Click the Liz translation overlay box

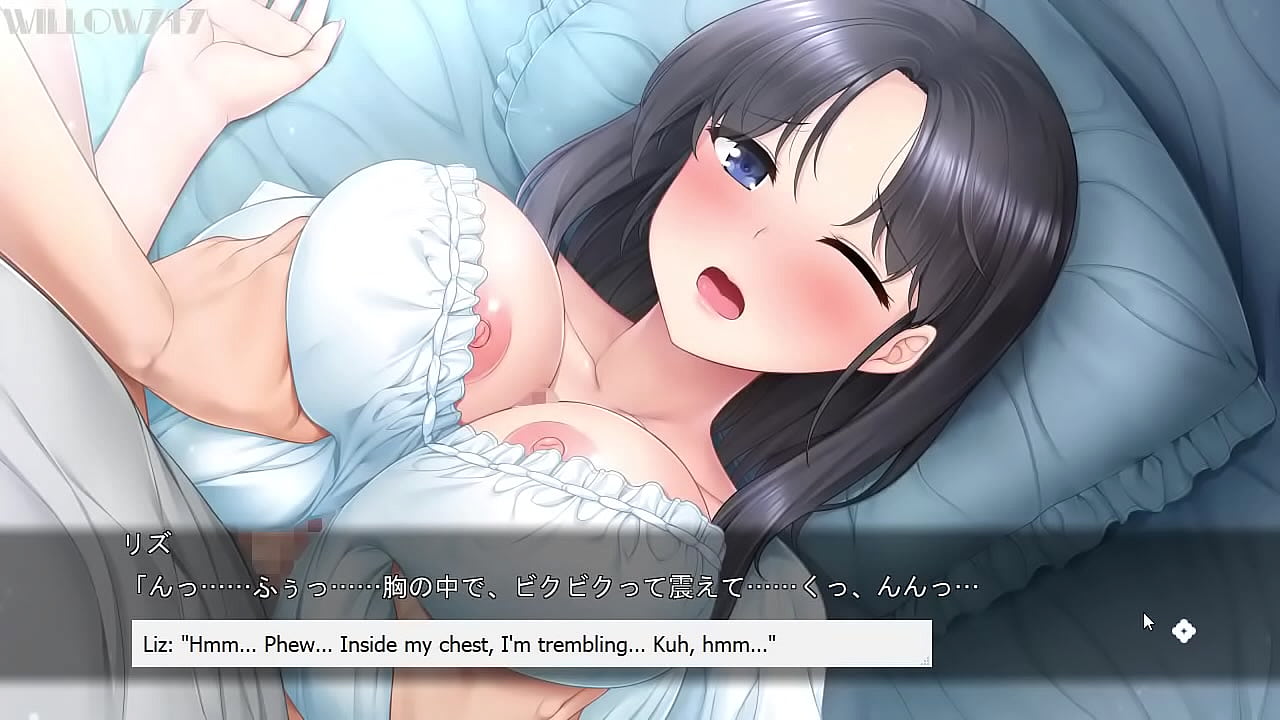535,644
